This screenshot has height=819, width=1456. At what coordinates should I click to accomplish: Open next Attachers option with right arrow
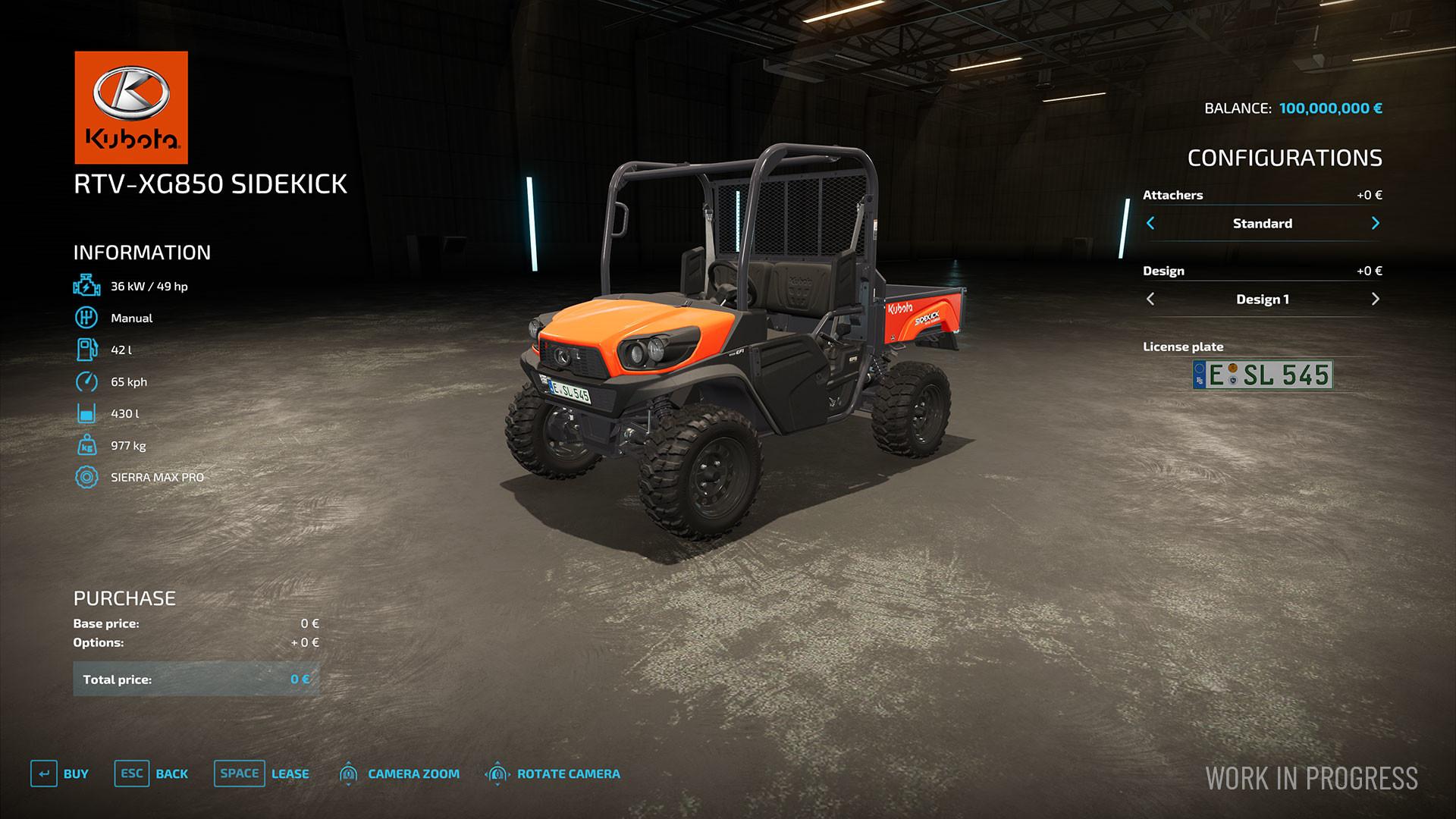[x=1375, y=223]
